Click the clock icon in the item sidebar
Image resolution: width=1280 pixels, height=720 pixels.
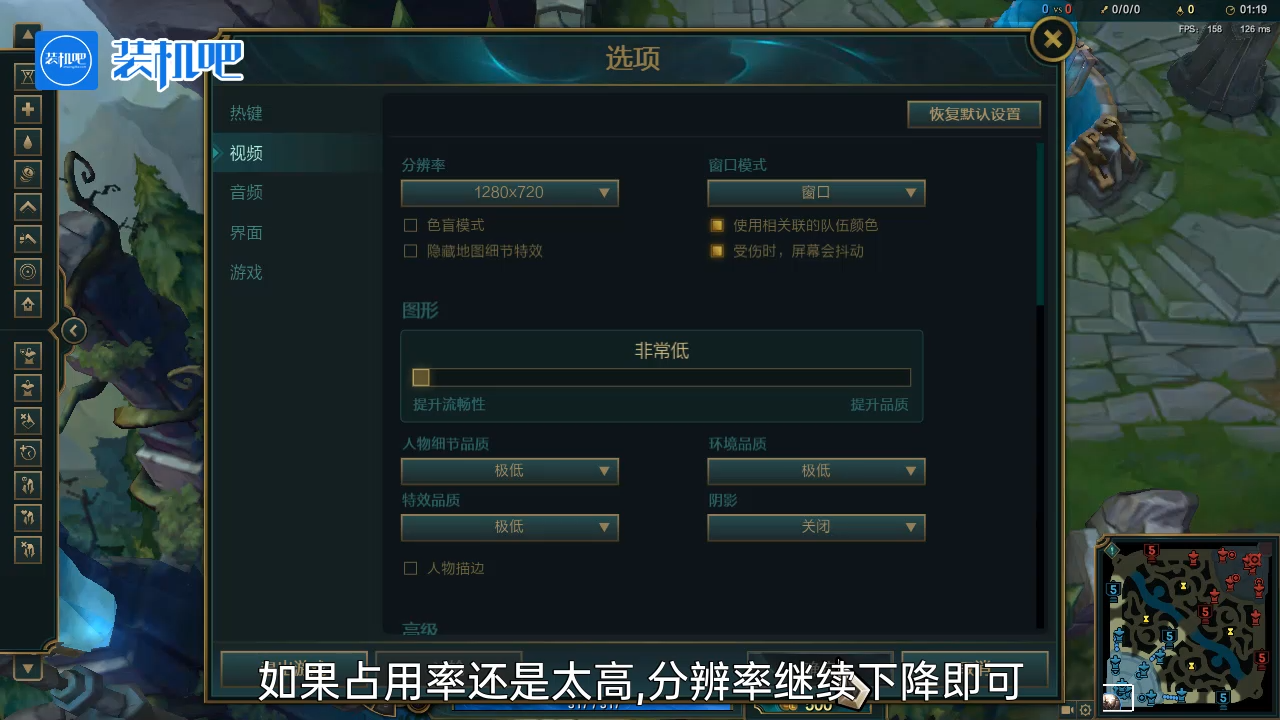pyautogui.click(x=27, y=452)
